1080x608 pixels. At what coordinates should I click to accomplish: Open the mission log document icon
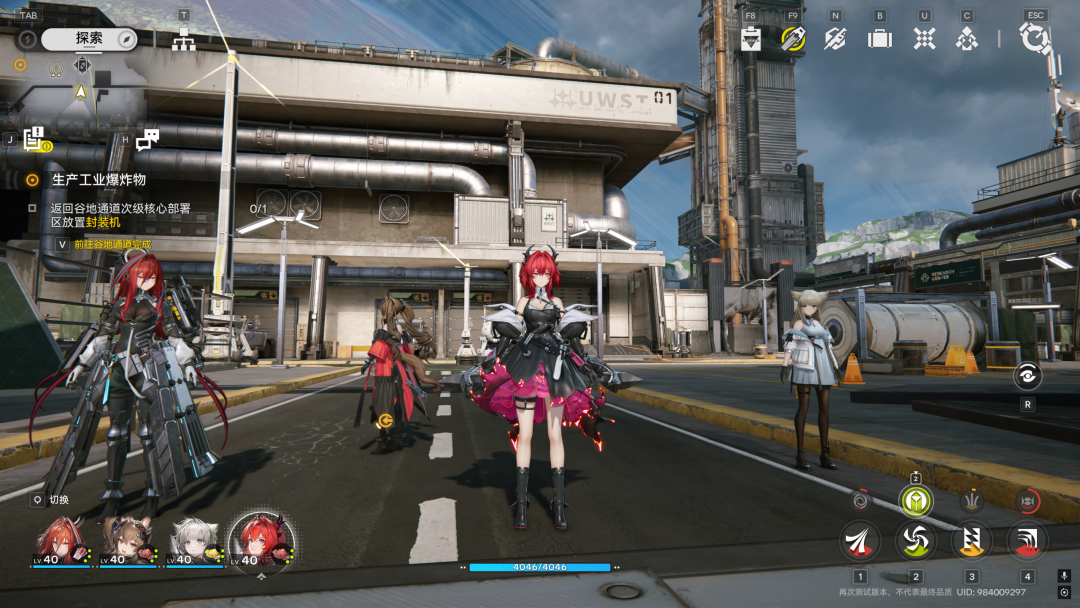[35, 140]
